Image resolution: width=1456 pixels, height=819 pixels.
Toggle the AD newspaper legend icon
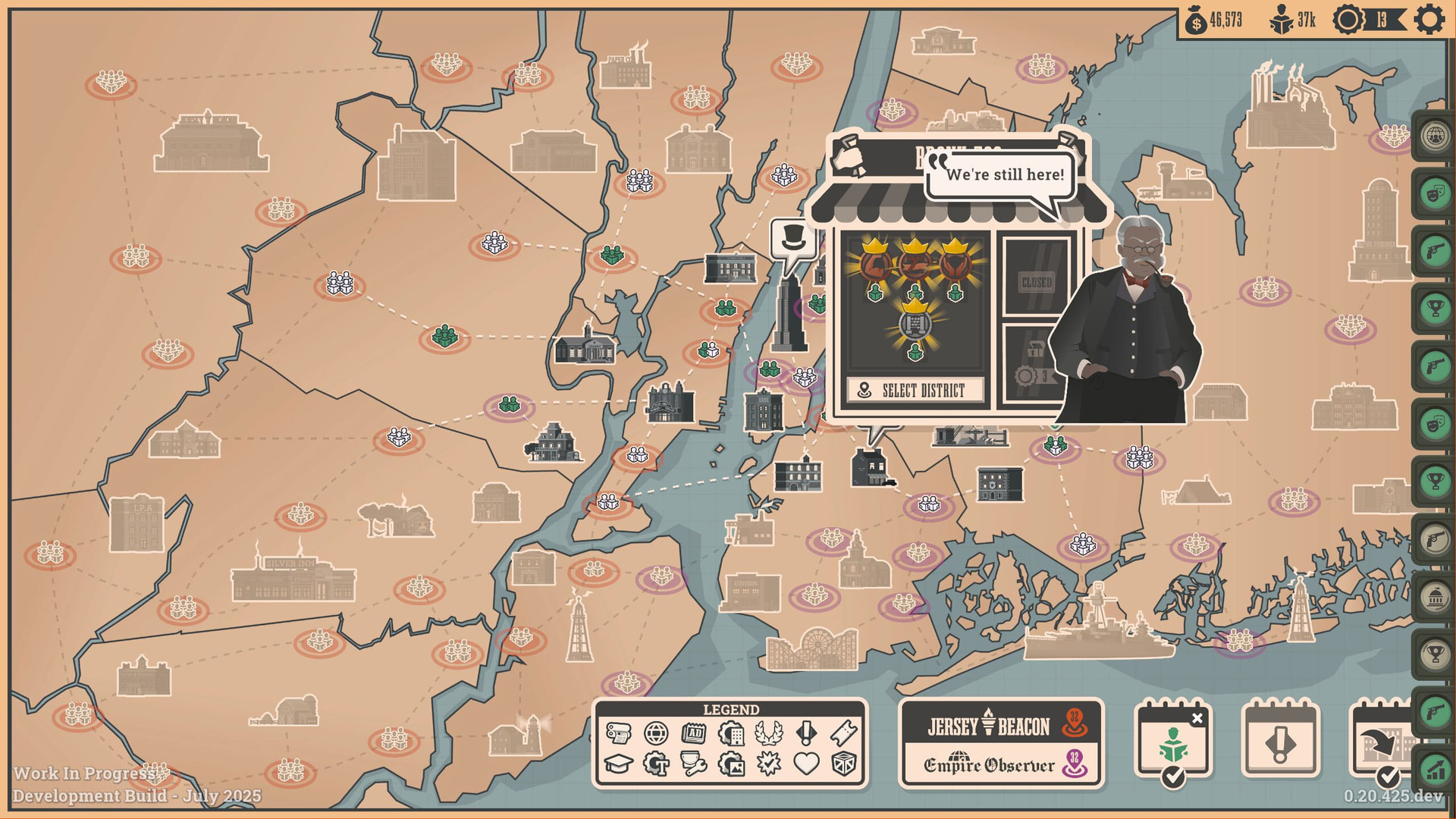tap(694, 733)
